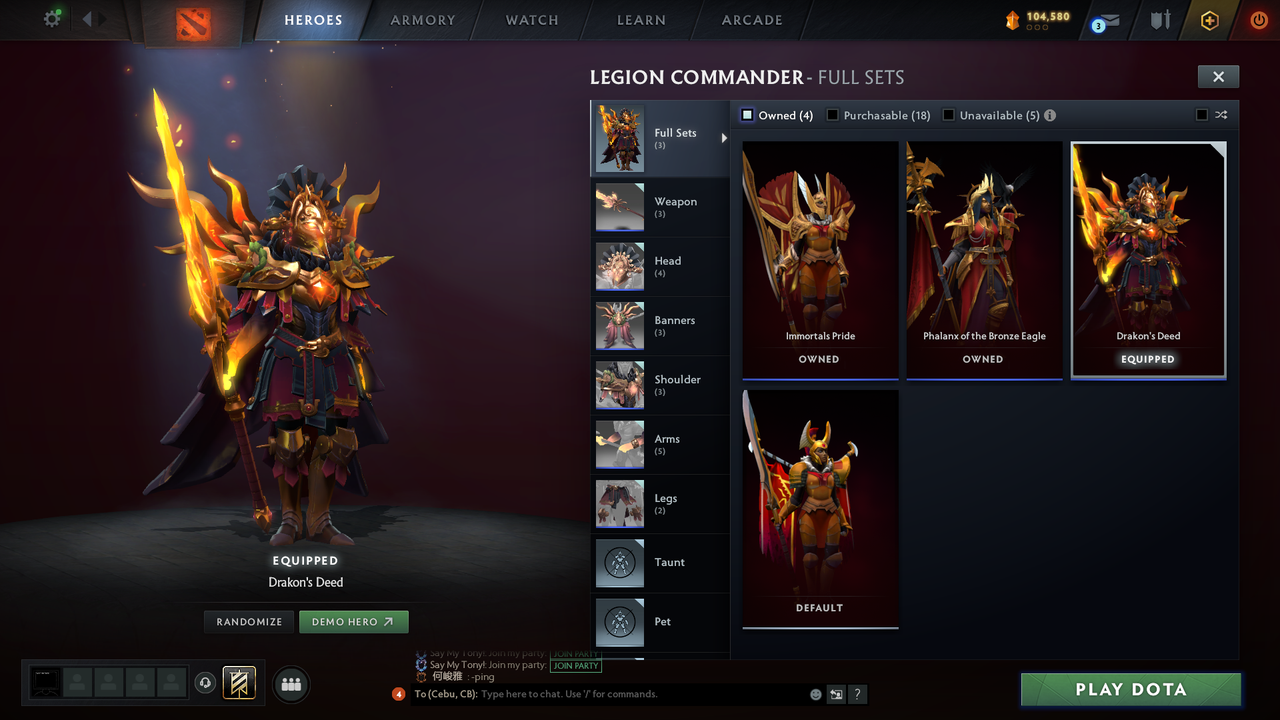Click the headset voice chat icon
The image size is (1280, 720).
(x=206, y=684)
